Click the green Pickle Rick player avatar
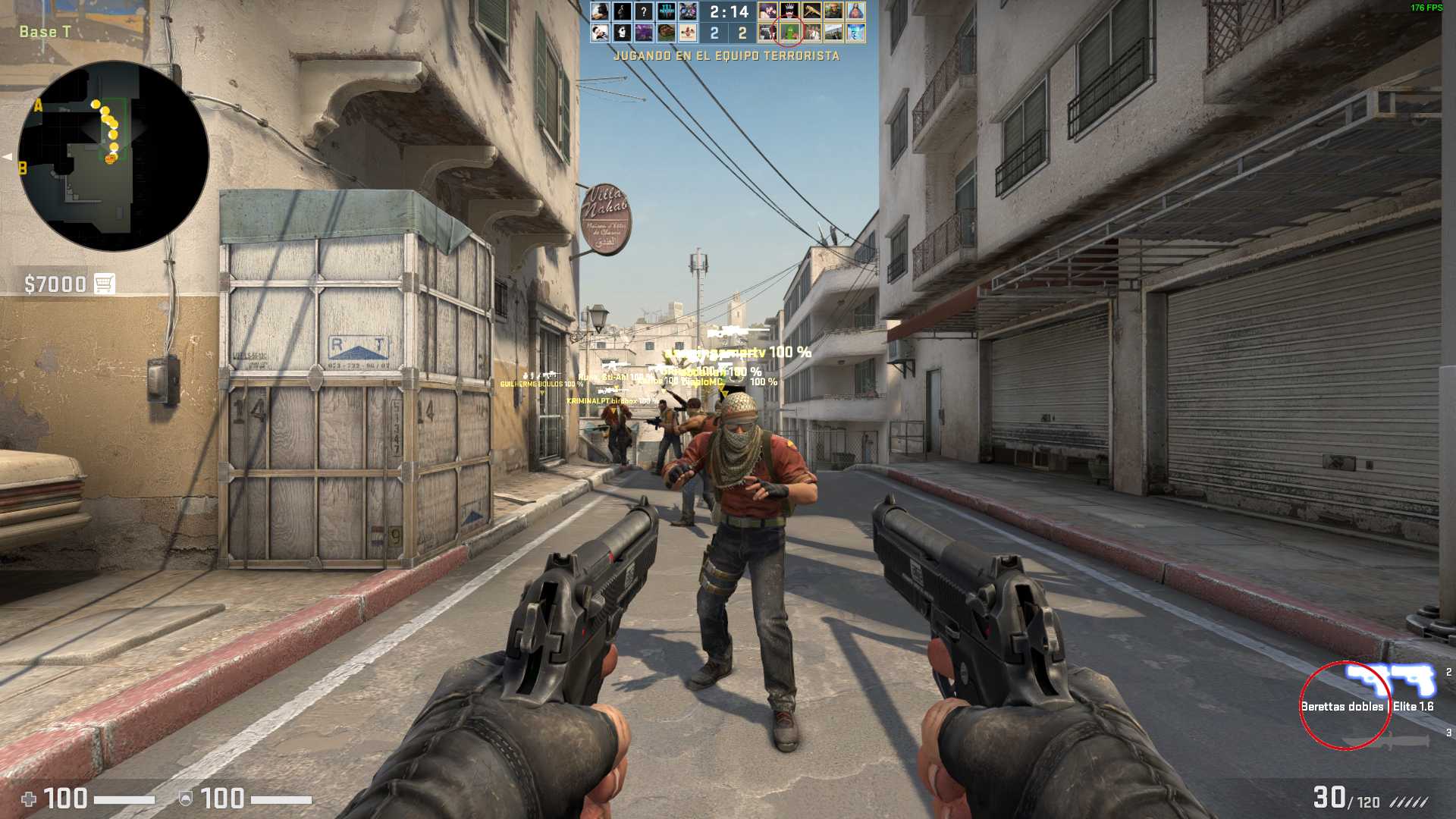This screenshot has height=819, width=1456. click(x=789, y=33)
